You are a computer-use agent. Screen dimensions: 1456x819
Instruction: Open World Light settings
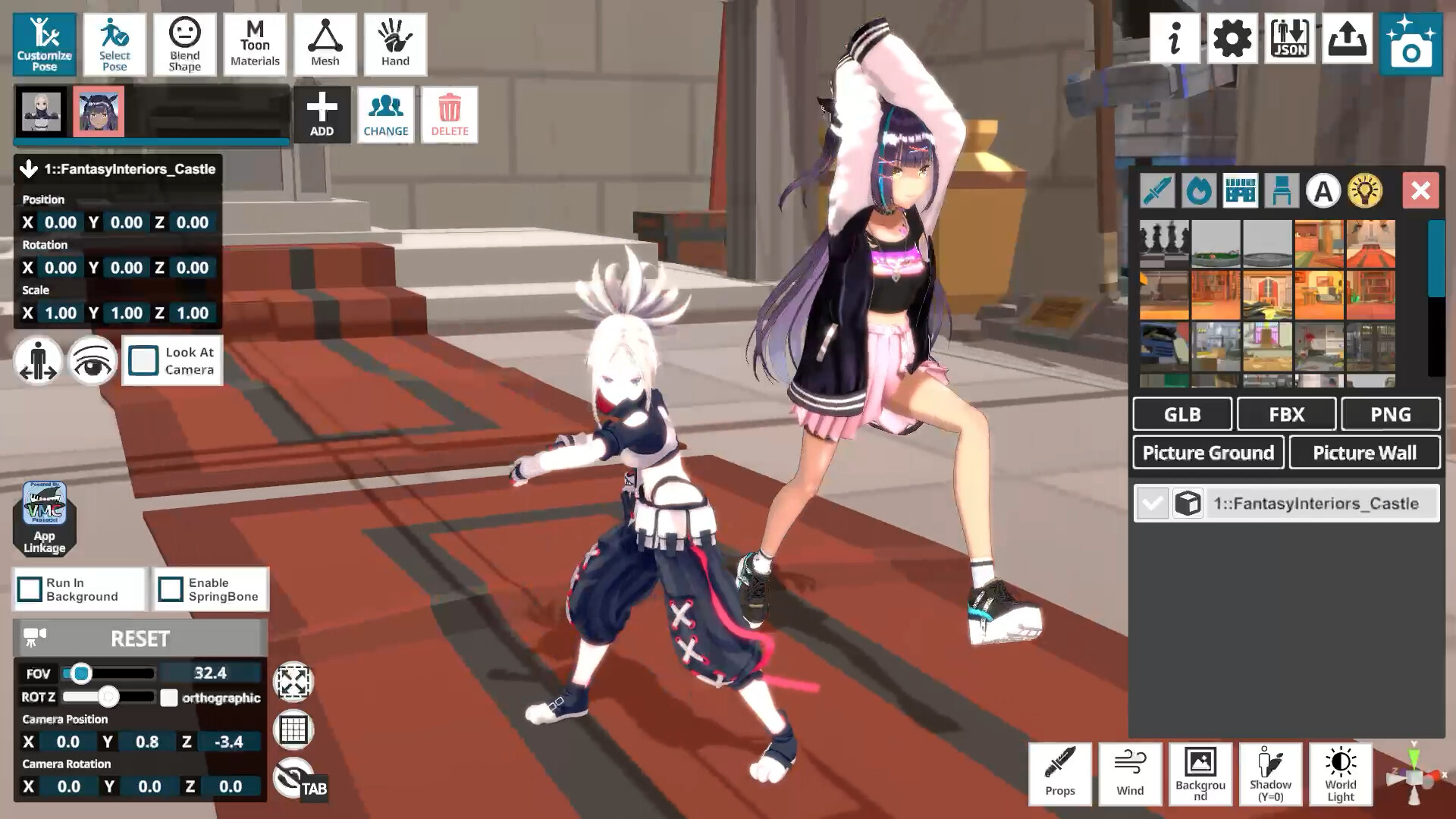coord(1339,774)
